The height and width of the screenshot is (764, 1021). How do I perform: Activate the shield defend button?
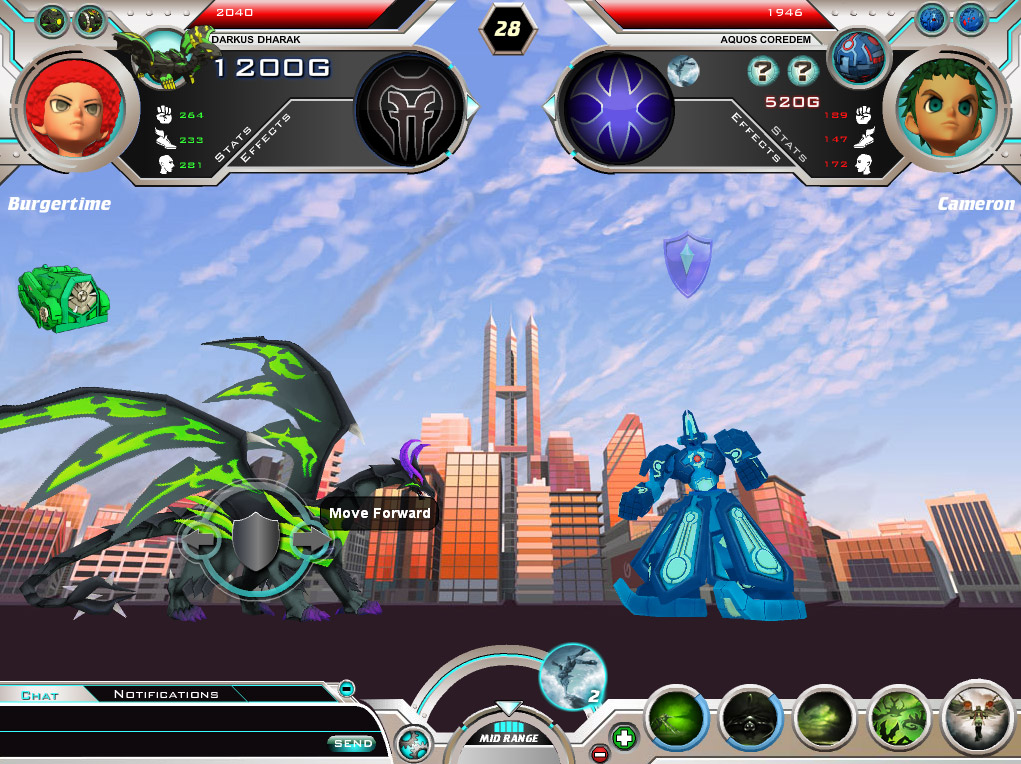click(x=255, y=540)
